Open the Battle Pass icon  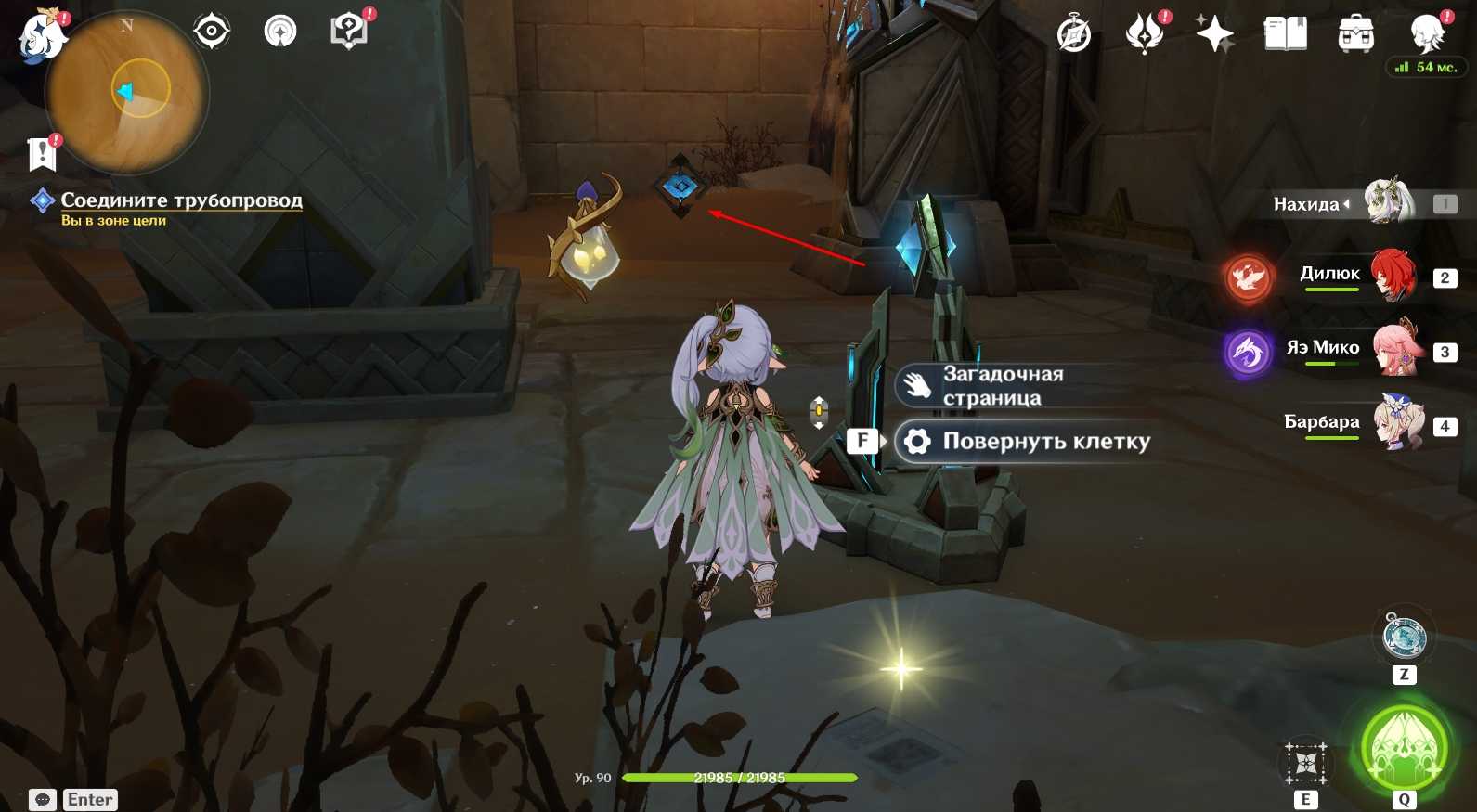pyautogui.click(x=1145, y=35)
